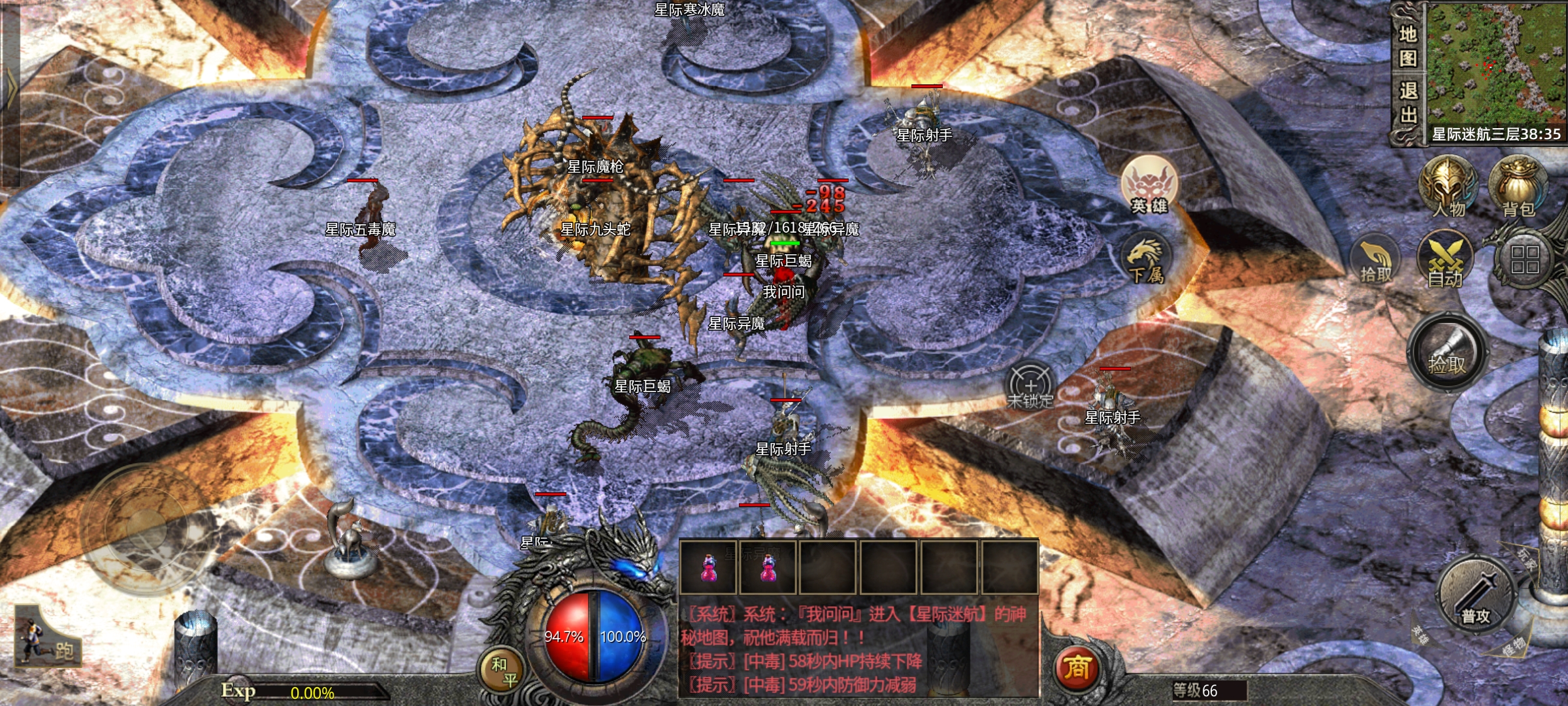Tap the large round 捡取 pickup button
This screenshot has height=706, width=1568.
[x=1447, y=353]
